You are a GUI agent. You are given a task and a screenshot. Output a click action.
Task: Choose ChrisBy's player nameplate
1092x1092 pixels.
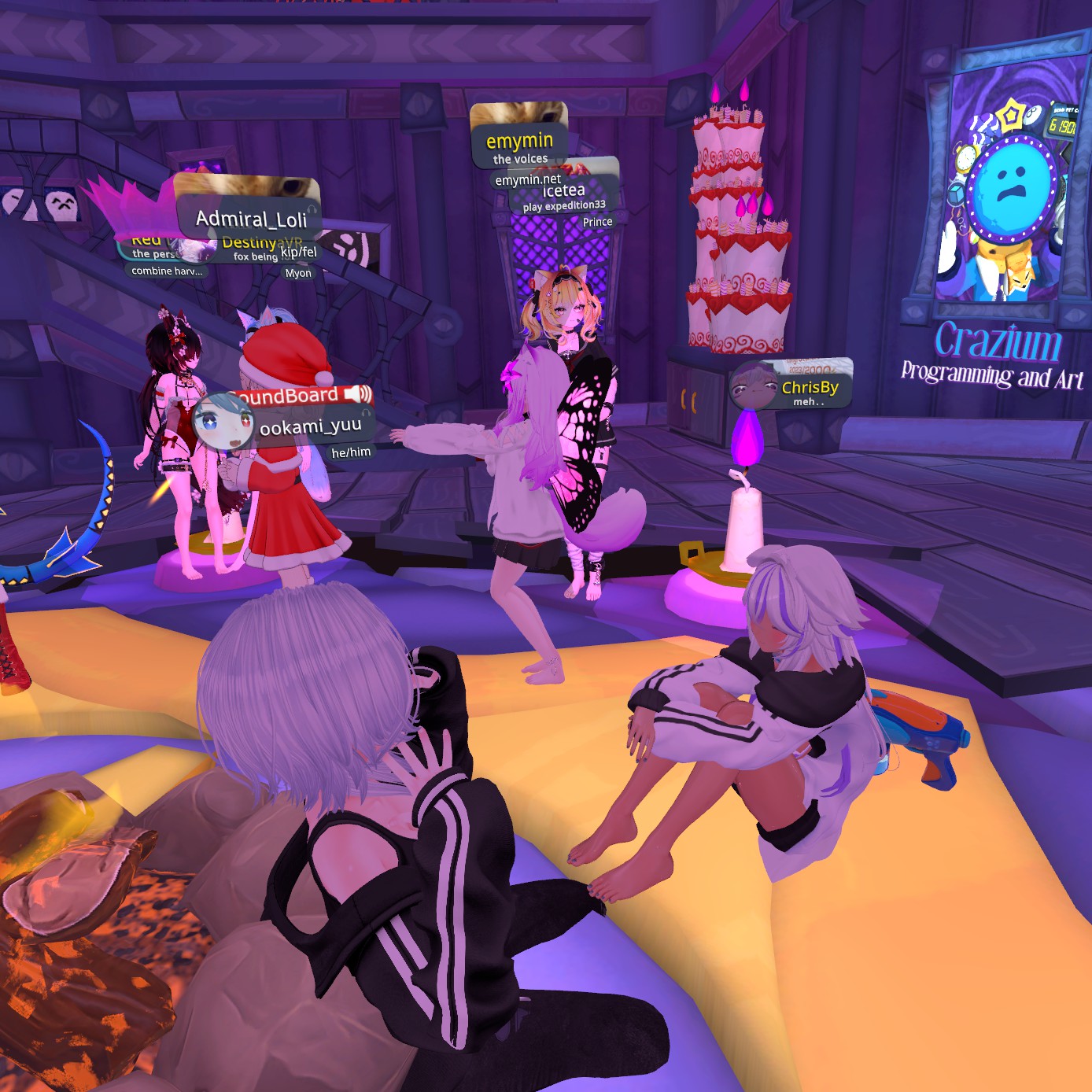click(809, 387)
